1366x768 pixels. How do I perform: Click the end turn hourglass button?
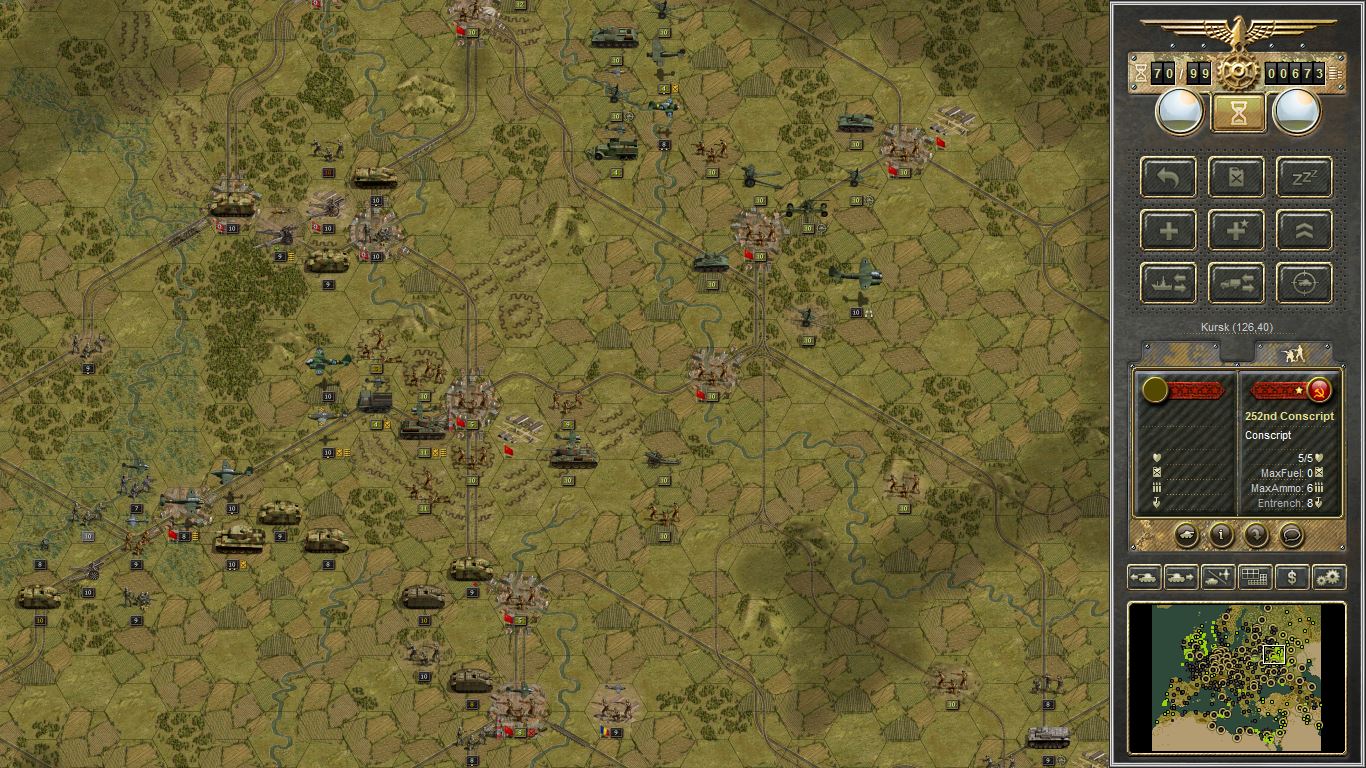[x=1237, y=110]
